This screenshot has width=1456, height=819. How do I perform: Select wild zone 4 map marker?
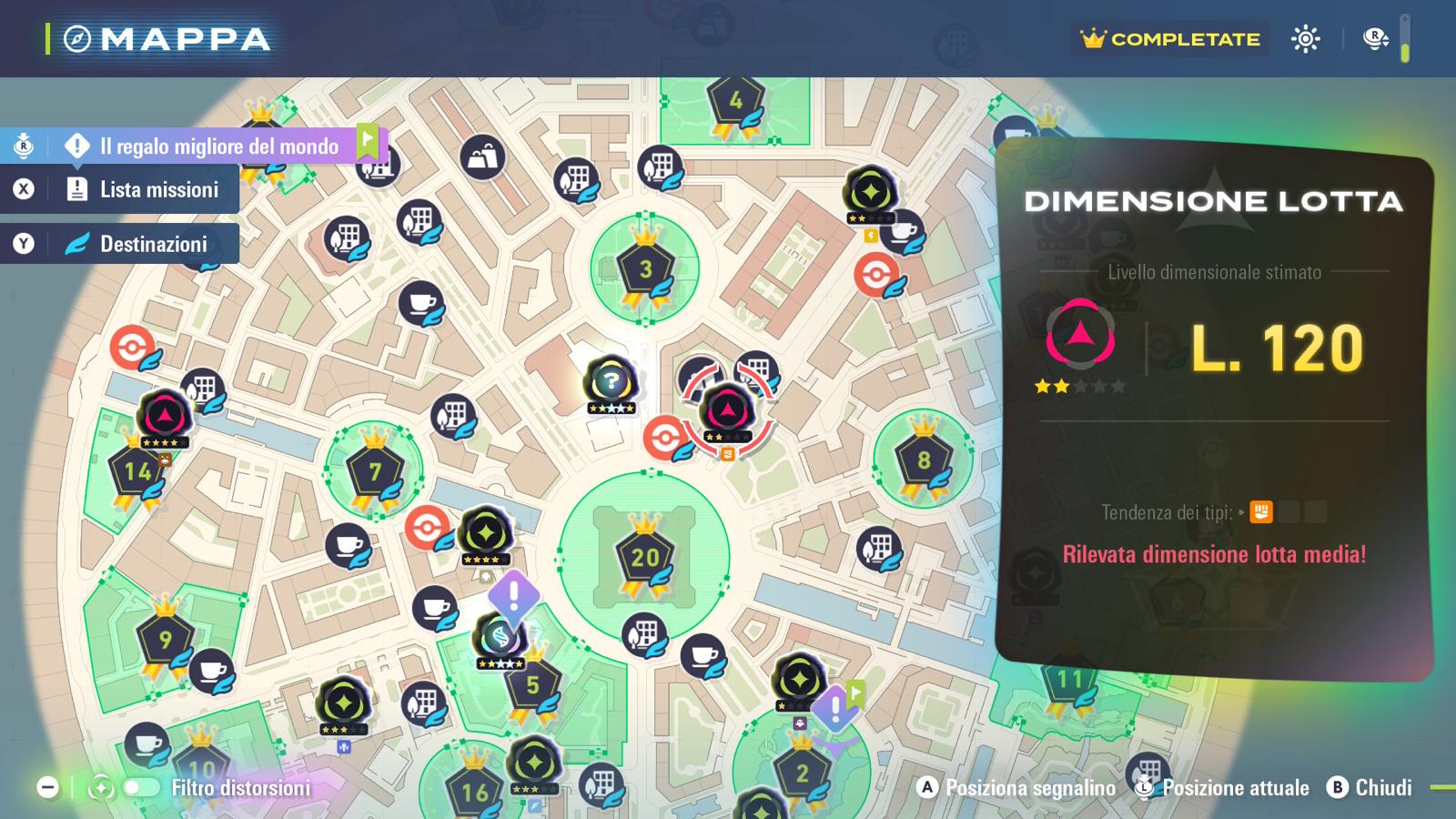click(x=735, y=101)
